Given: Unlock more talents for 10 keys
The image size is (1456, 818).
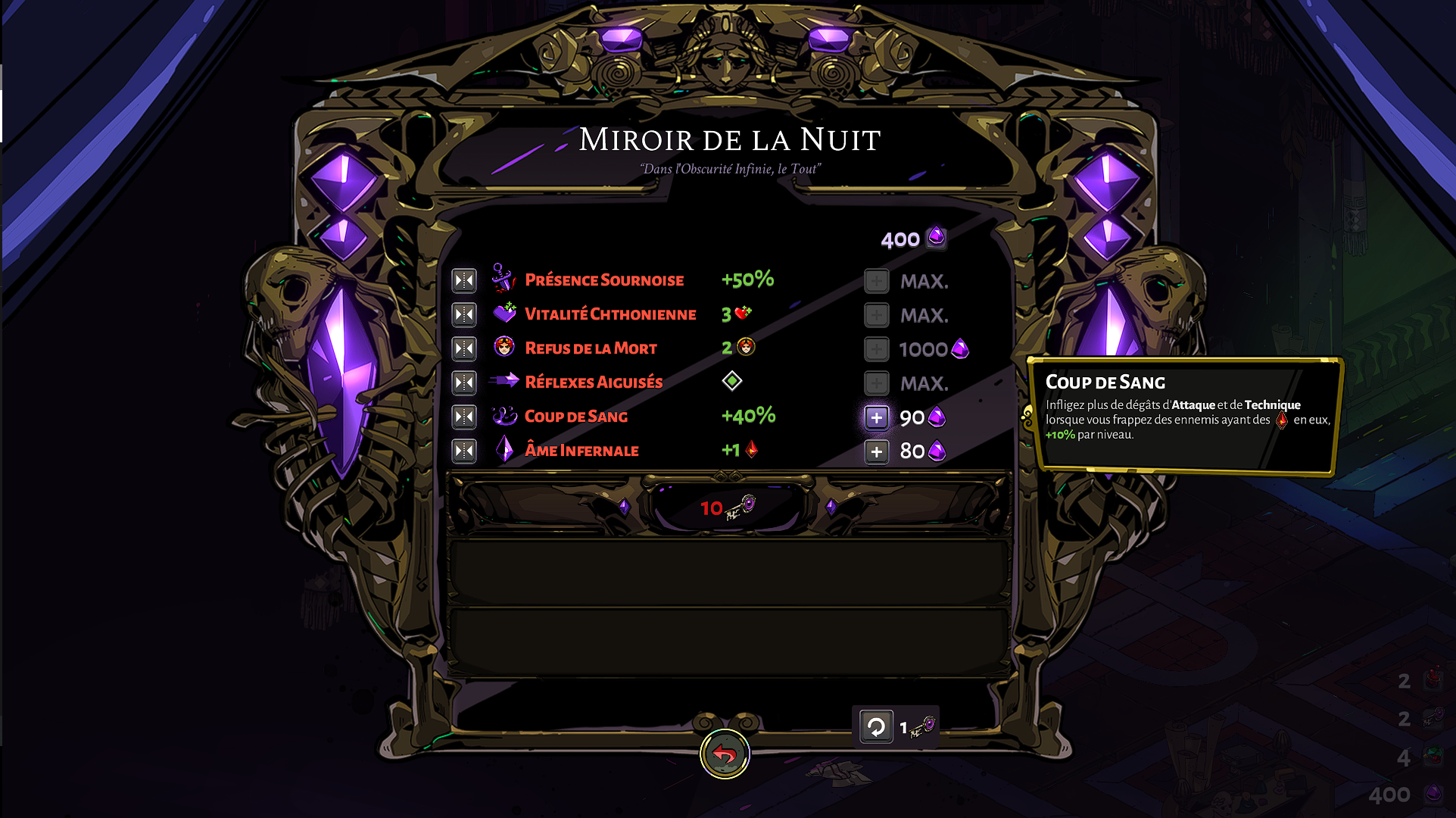Looking at the screenshot, I should 726,507.
